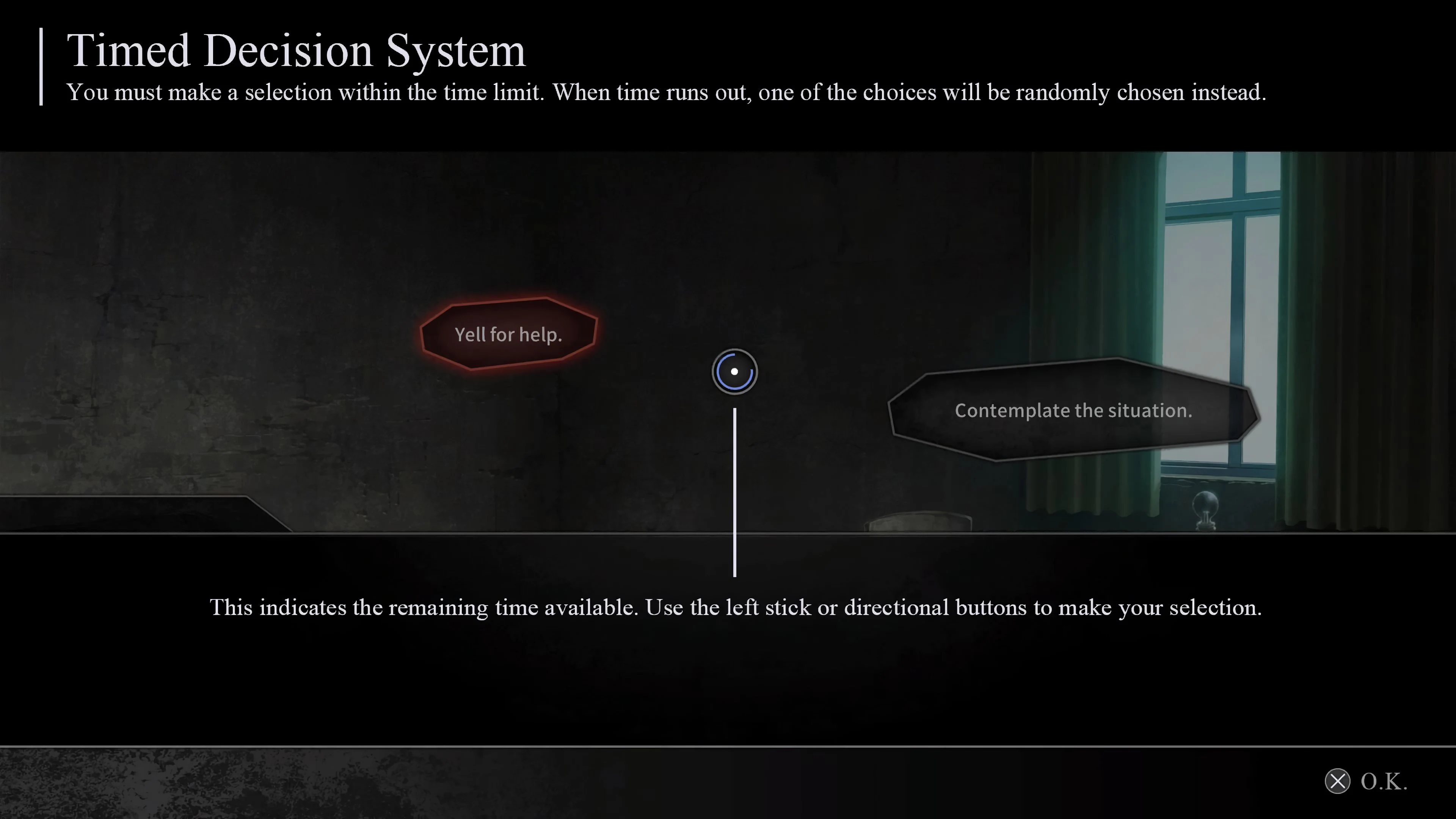Viewport: 1456px width, 819px height.
Task: Click the X button icon next to O.K.
Action: click(1338, 782)
